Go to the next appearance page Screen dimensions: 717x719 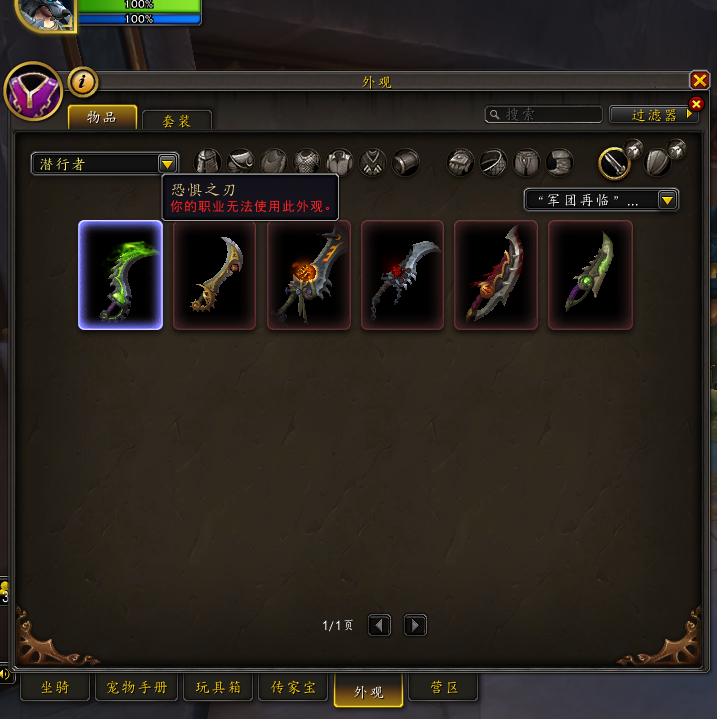(x=415, y=626)
